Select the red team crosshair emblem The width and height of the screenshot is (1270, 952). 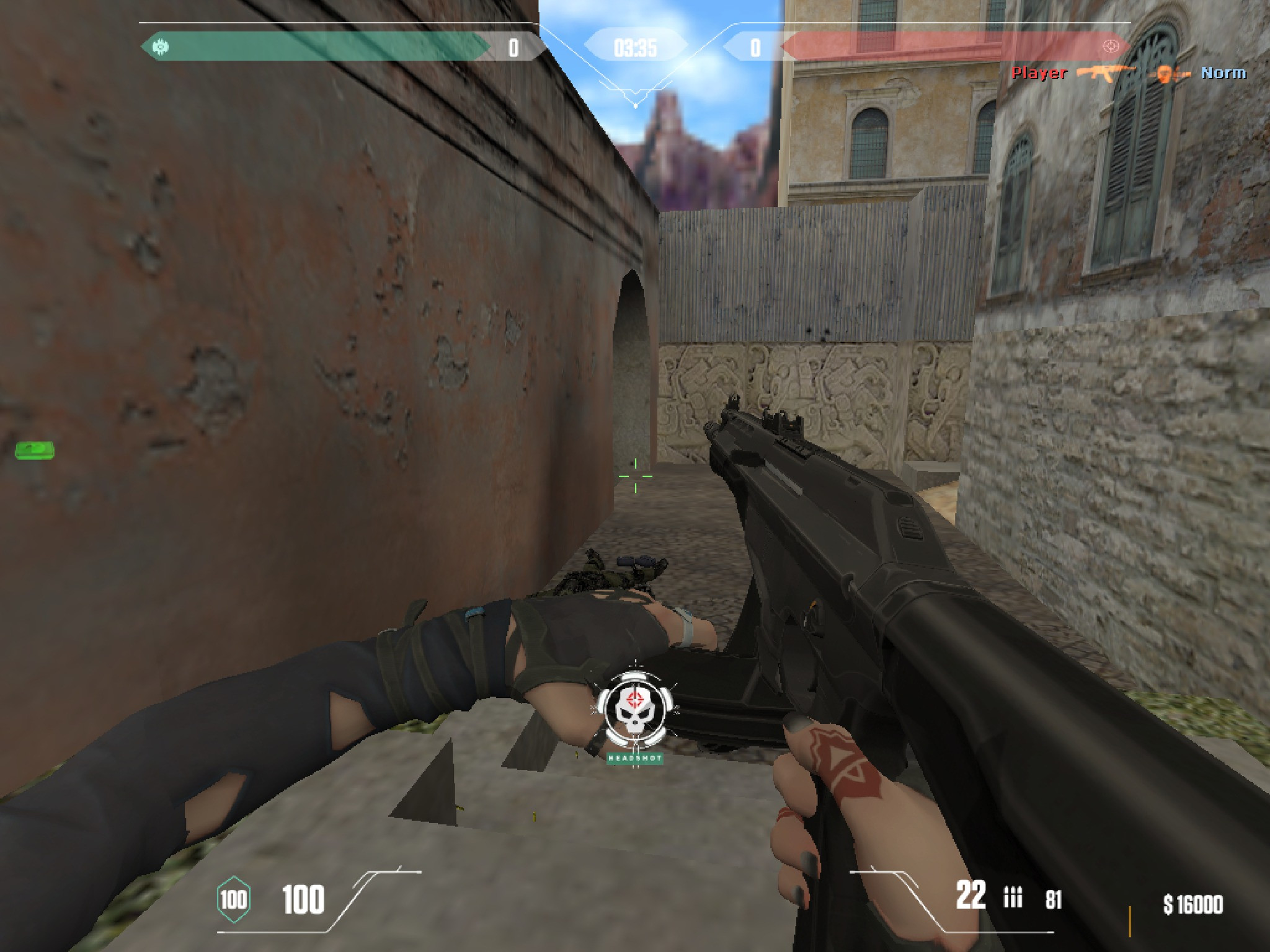tap(1111, 45)
